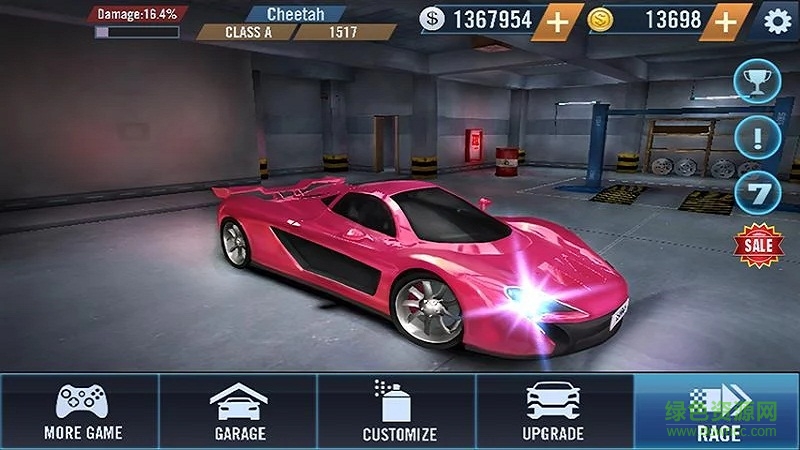This screenshot has height=450, width=800.
Task: Open the gear settings
Action: (x=778, y=20)
